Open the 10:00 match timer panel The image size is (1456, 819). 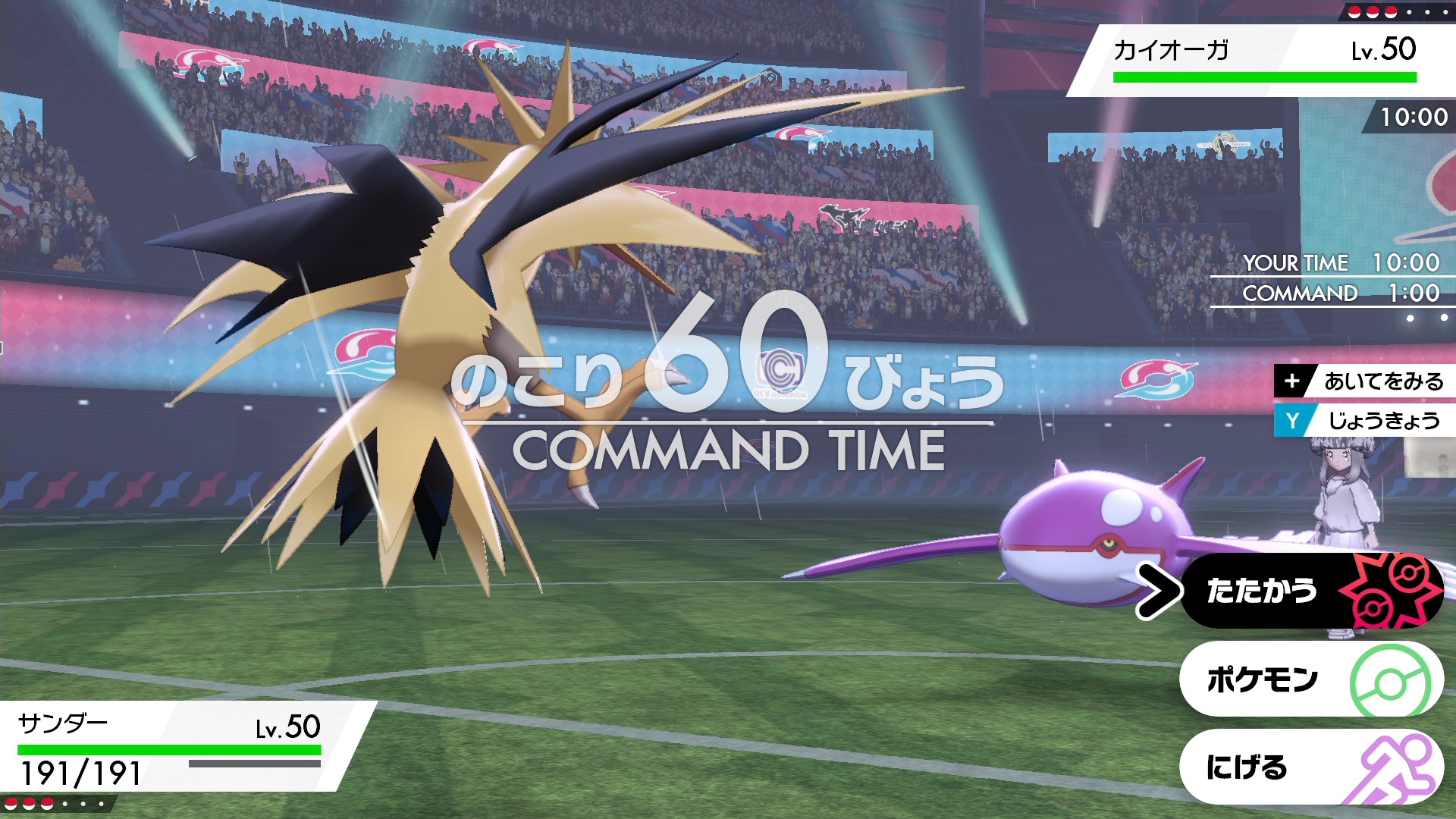[x=1415, y=116]
